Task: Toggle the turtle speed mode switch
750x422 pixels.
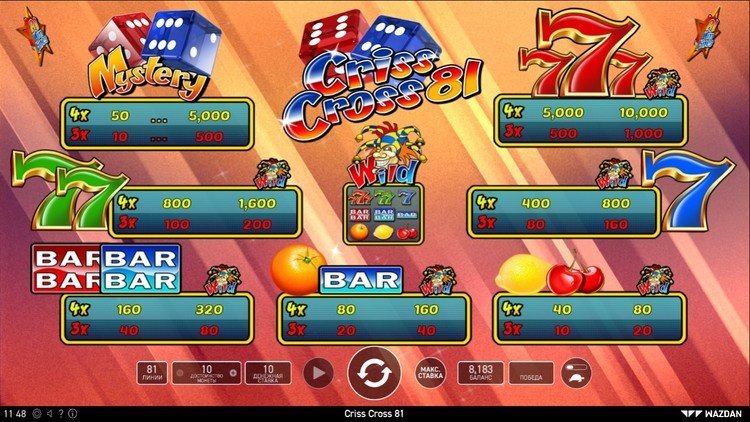Action: 576,373
